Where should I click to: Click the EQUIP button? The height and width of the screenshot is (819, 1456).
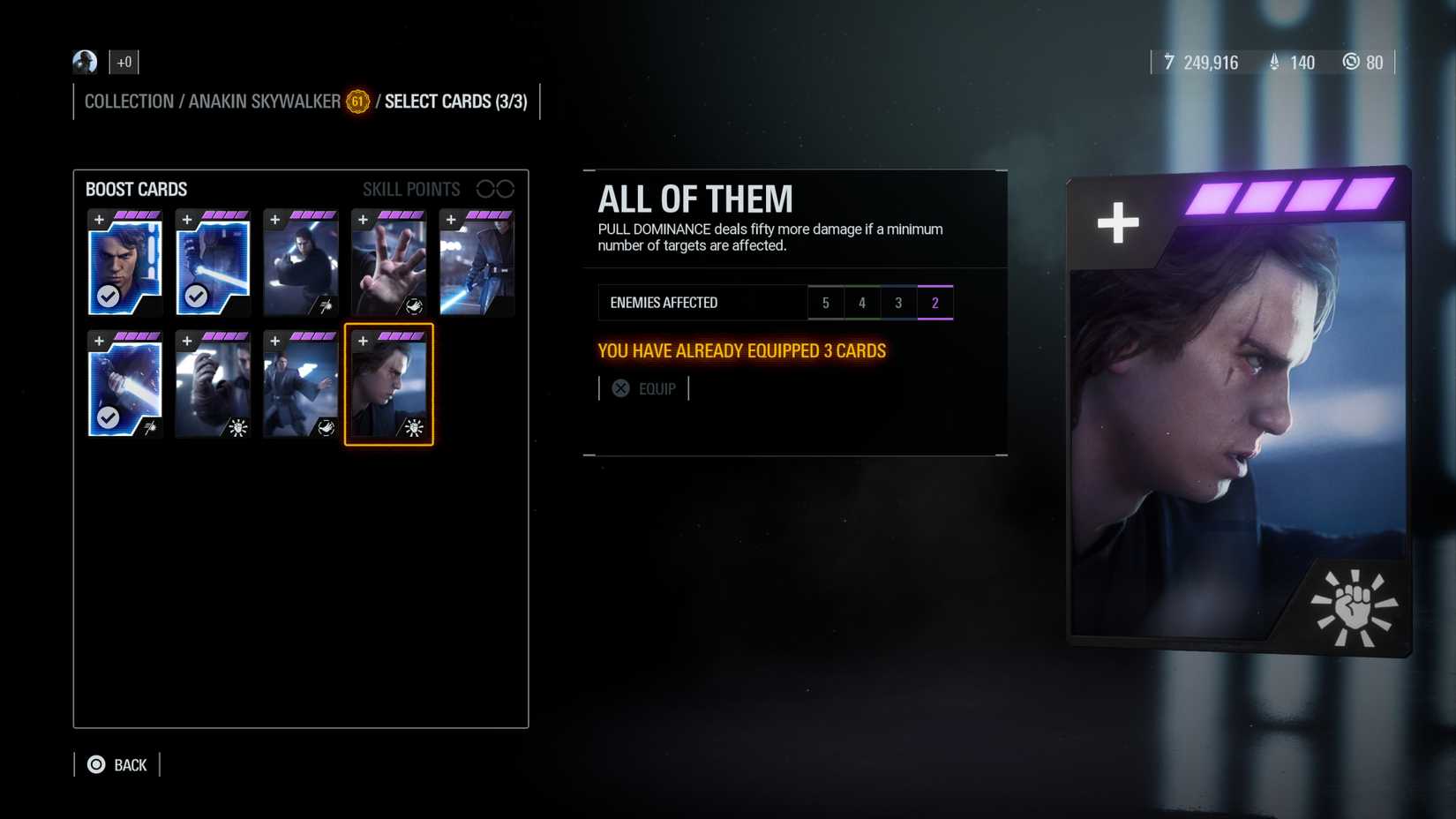657,388
